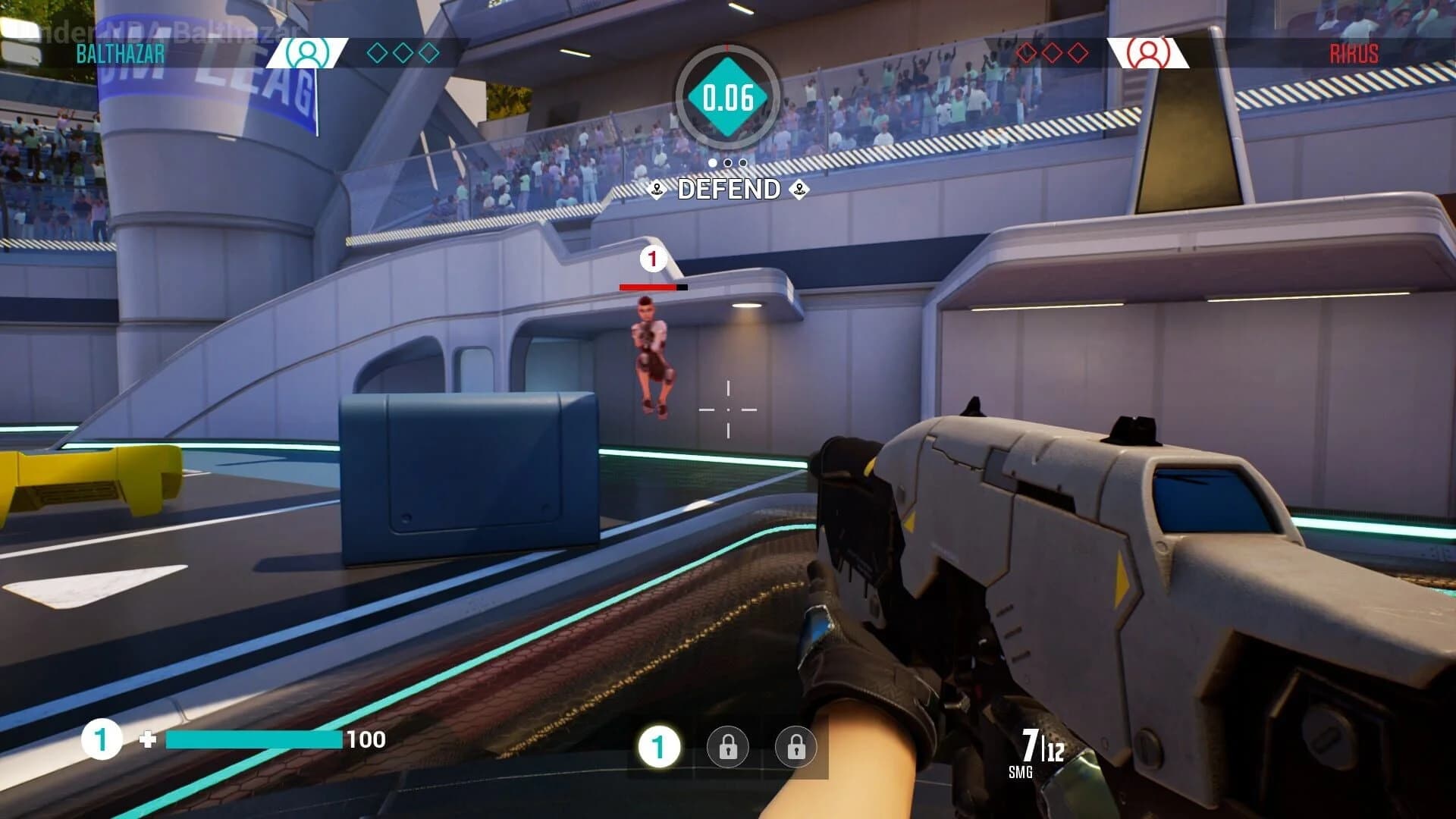Viewport: 1456px width, 819px height.
Task: Click the DEFEND objective text
Action: [728, 189]
